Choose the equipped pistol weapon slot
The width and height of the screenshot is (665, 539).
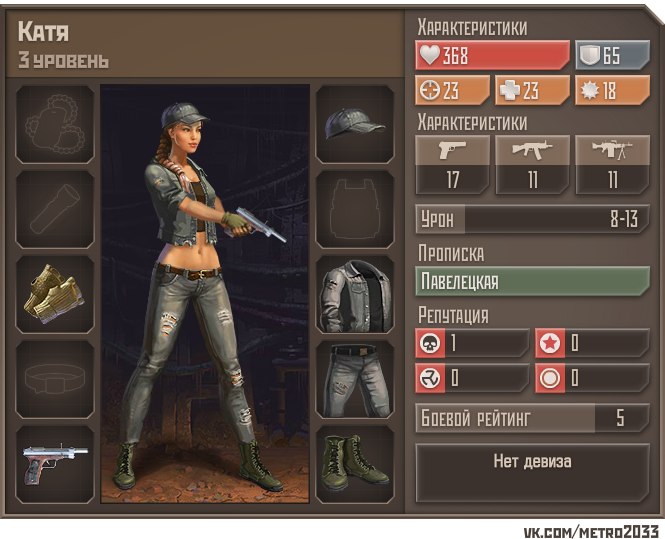click(56, 463)
